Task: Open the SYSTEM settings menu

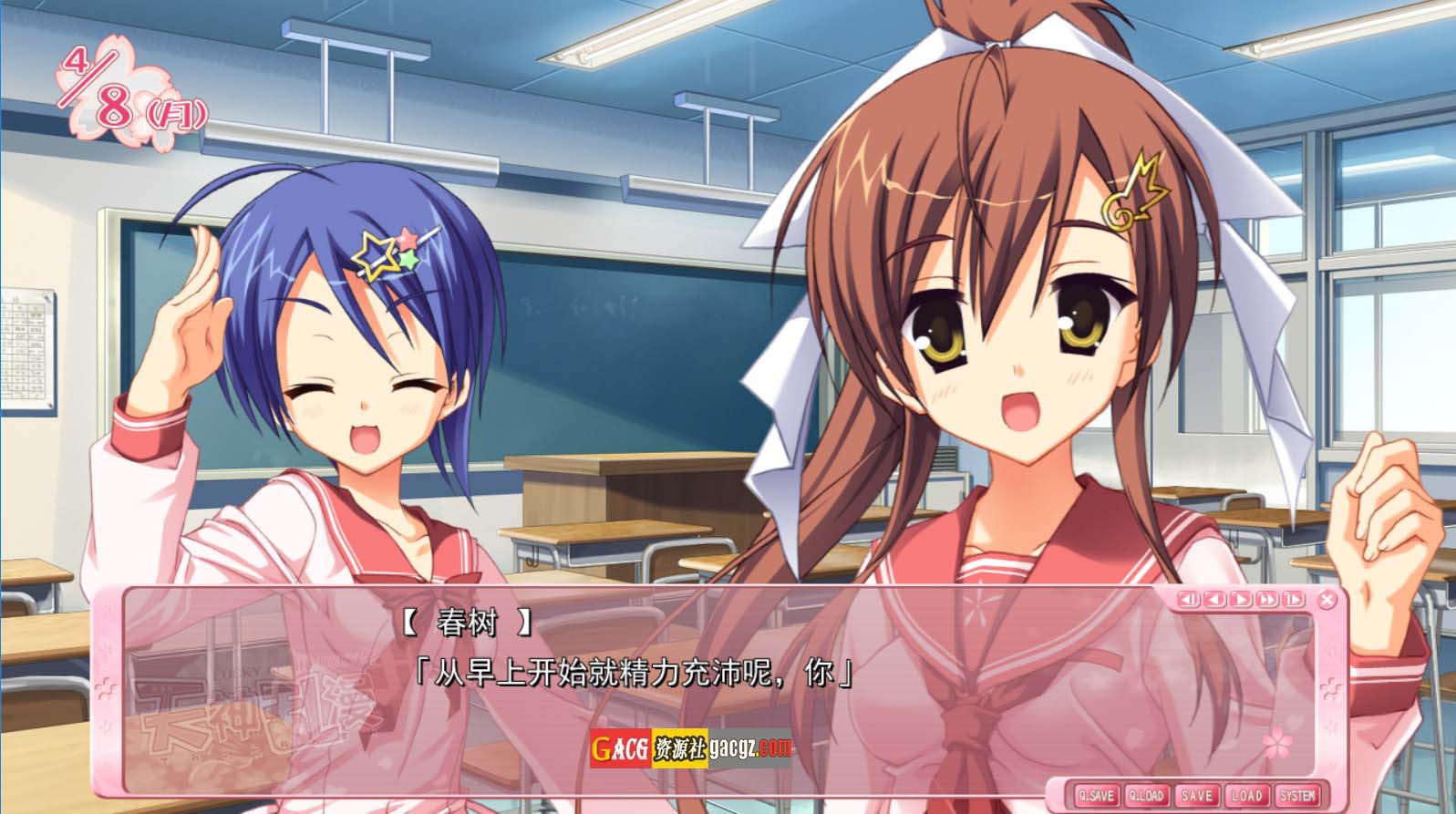Action: [1296, 795]
